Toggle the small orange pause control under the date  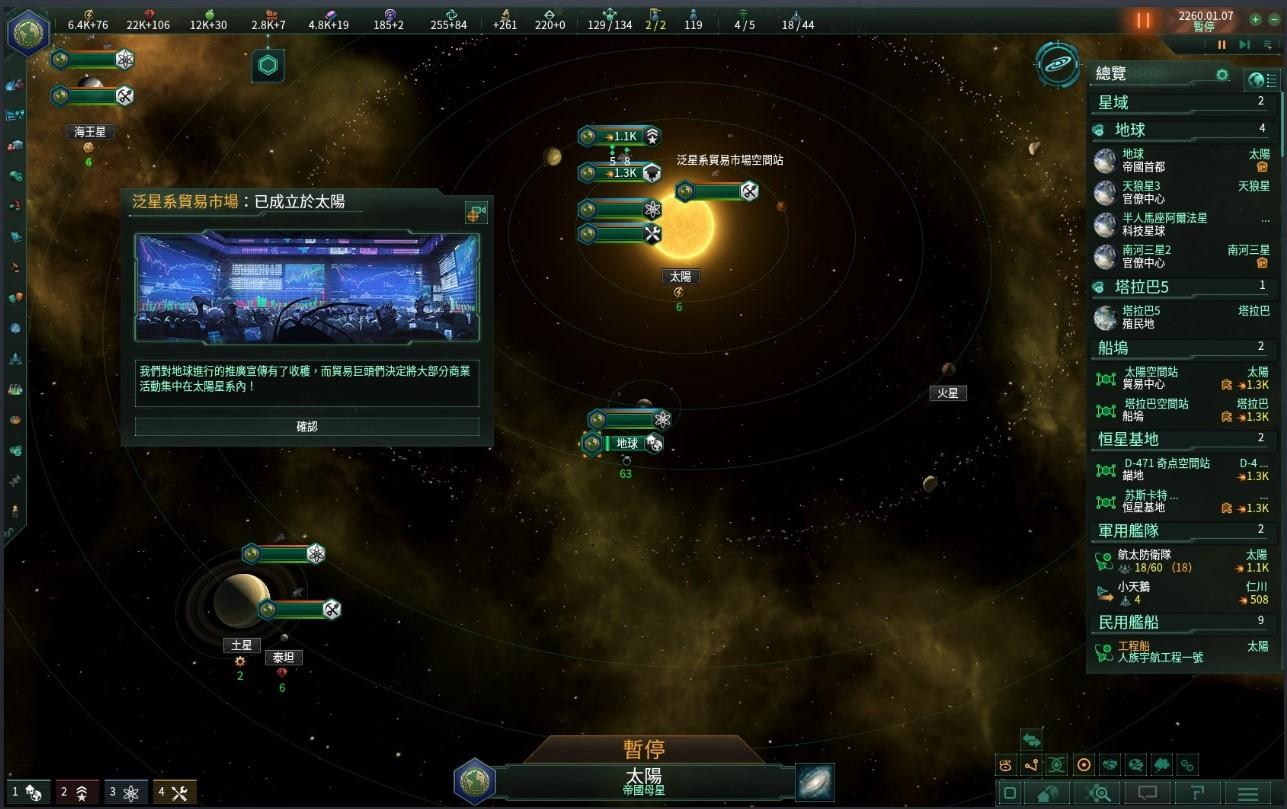click(x=1221, y=44)
